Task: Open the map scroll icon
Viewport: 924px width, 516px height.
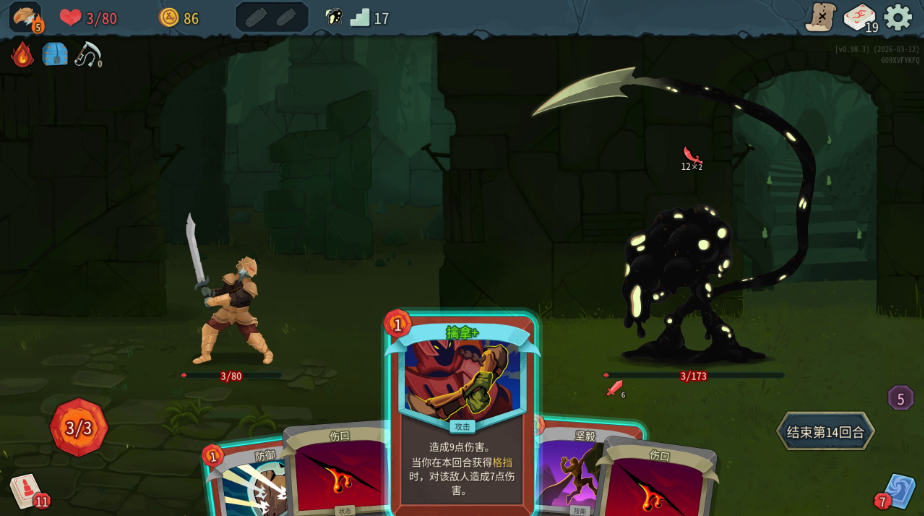Action: coord(820,17)
